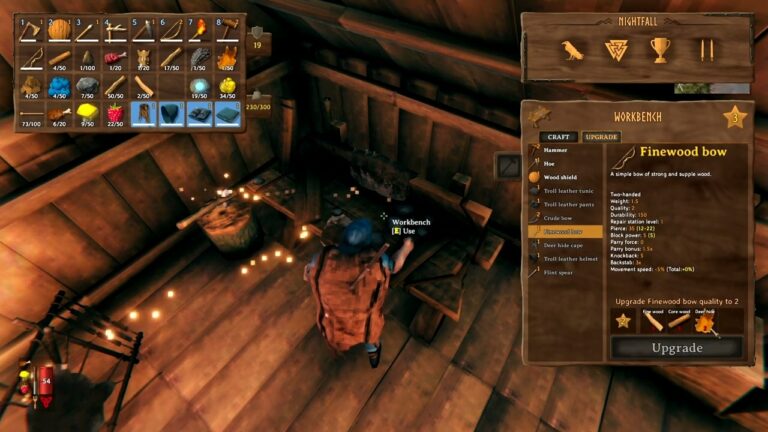Click the triangular knot skills icon
Image resolution: width=768 pixels, height=432 pixels.
616,50
